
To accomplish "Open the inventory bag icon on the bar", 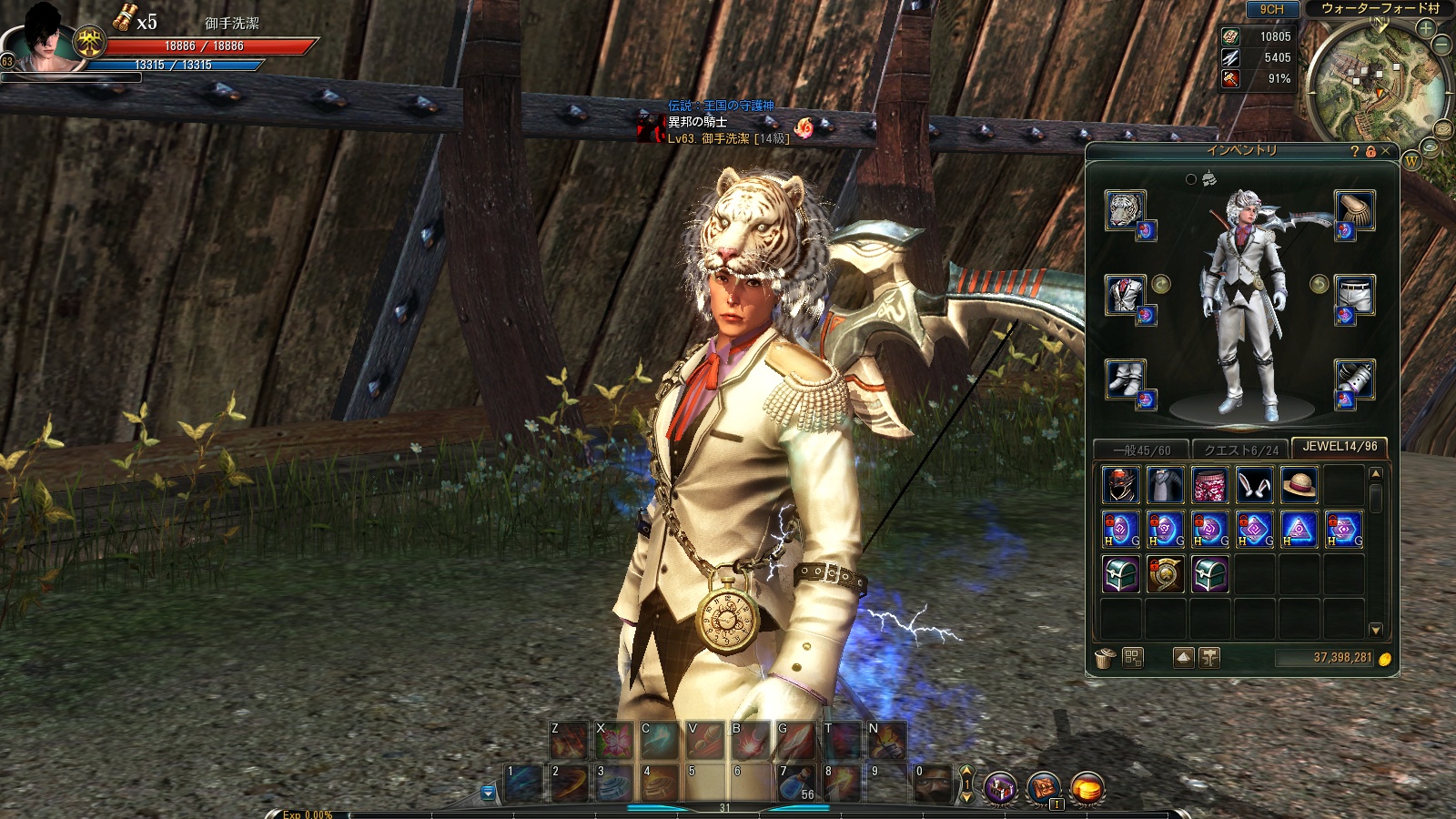I will point(1044,786).
